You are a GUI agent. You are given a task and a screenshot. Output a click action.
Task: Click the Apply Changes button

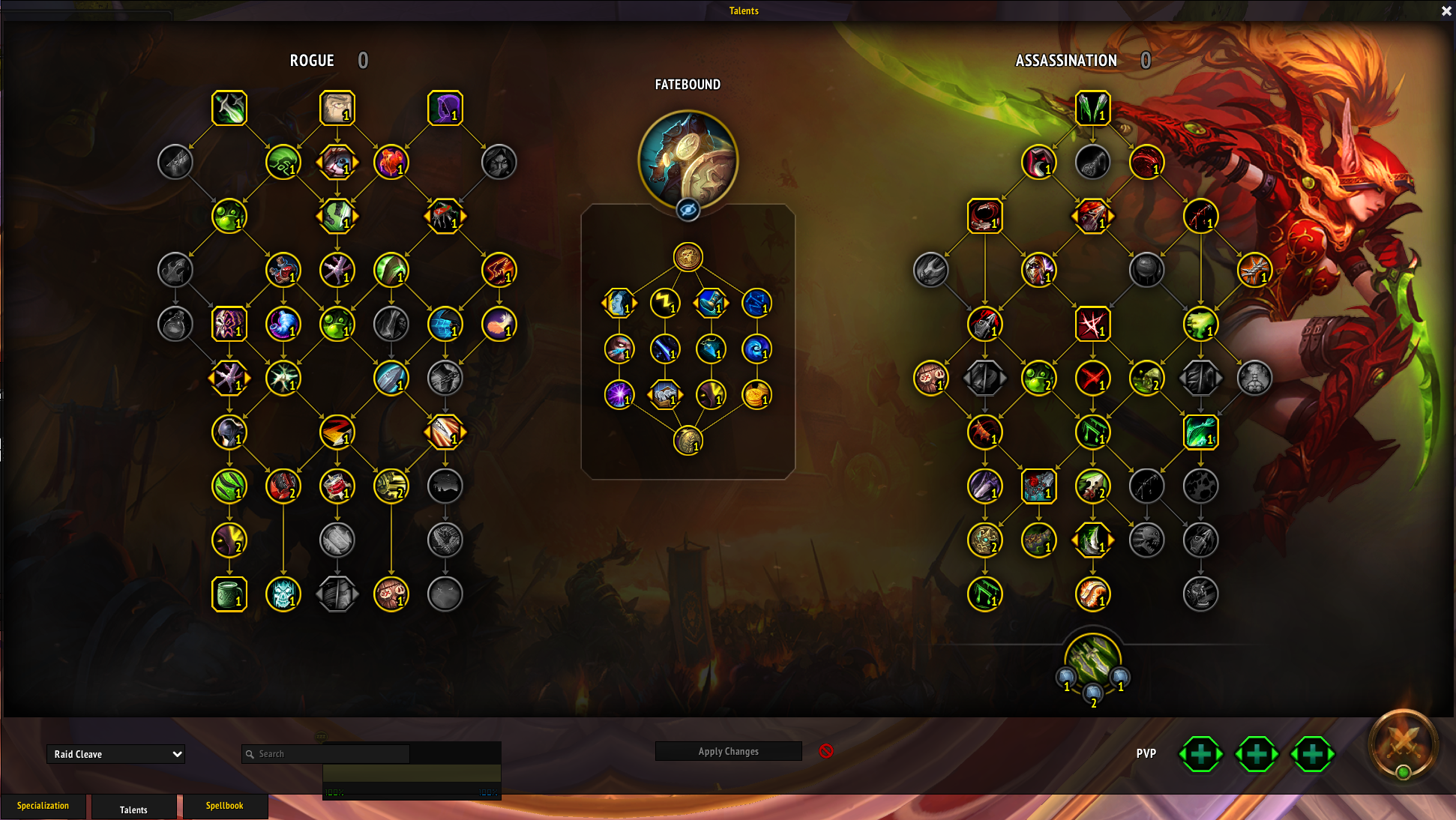tap(728, 751)
